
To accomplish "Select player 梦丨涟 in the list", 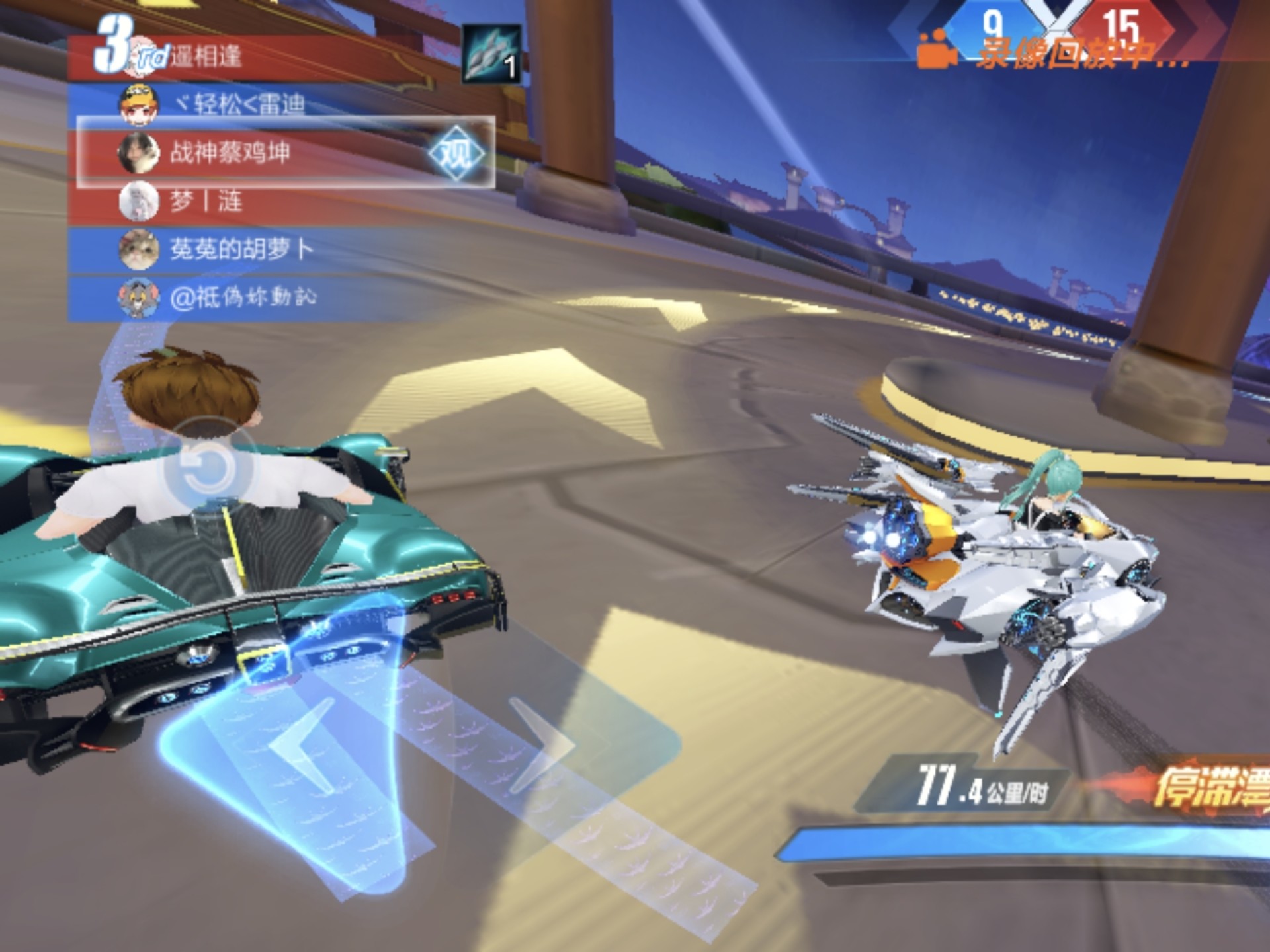I will click(206, 201).
